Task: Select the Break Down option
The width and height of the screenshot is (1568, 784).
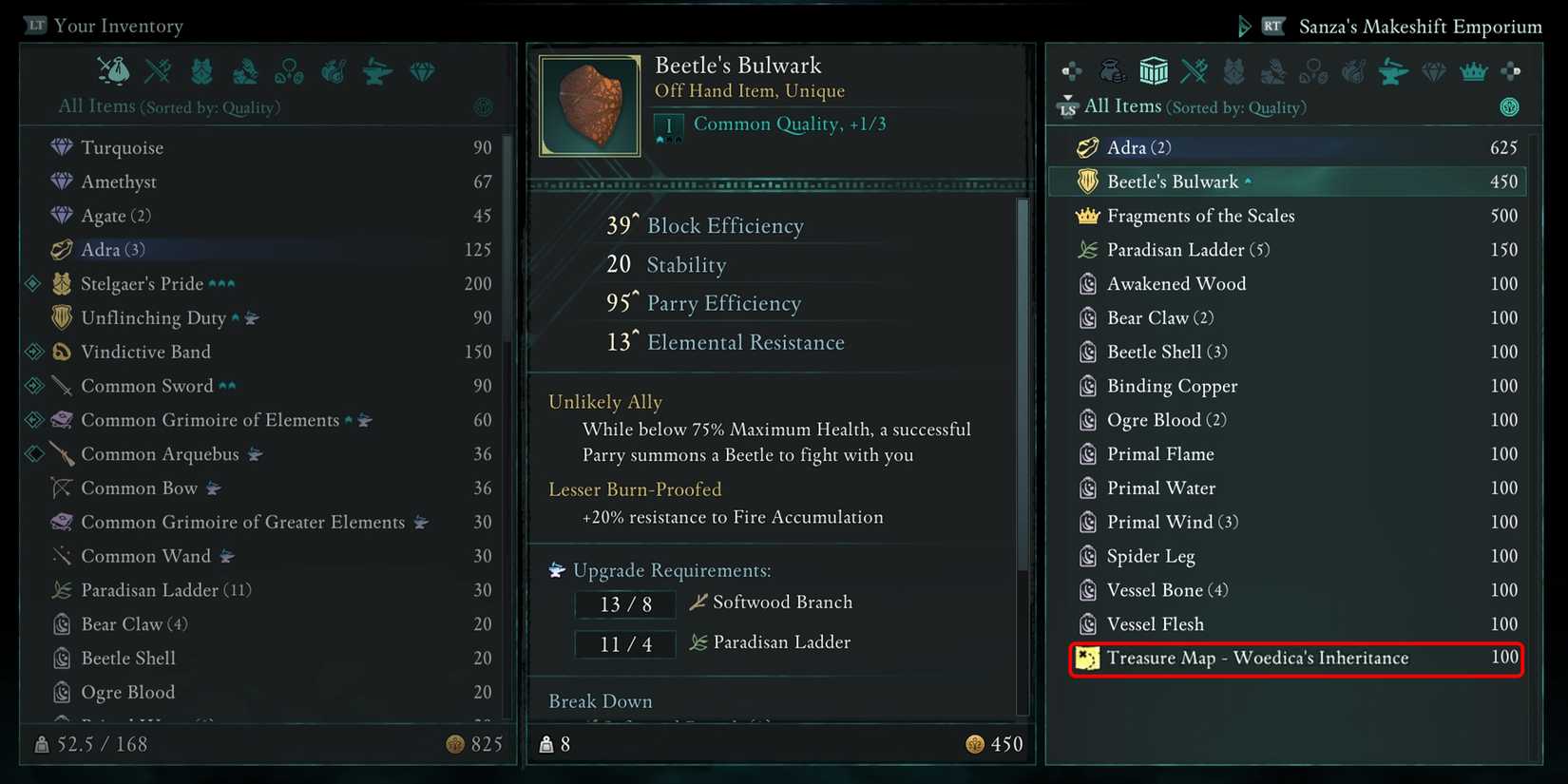Action: coord(600,700)
